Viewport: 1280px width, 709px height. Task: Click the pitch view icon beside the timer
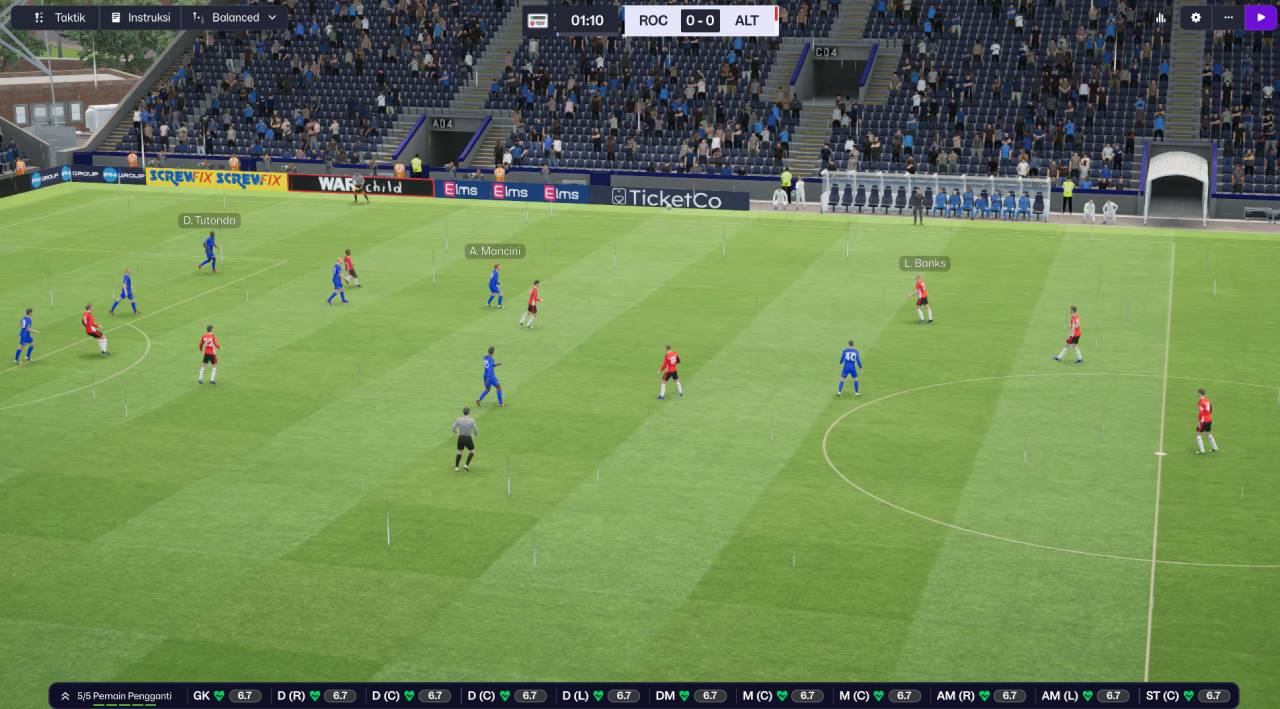click(x=538, y=20)
